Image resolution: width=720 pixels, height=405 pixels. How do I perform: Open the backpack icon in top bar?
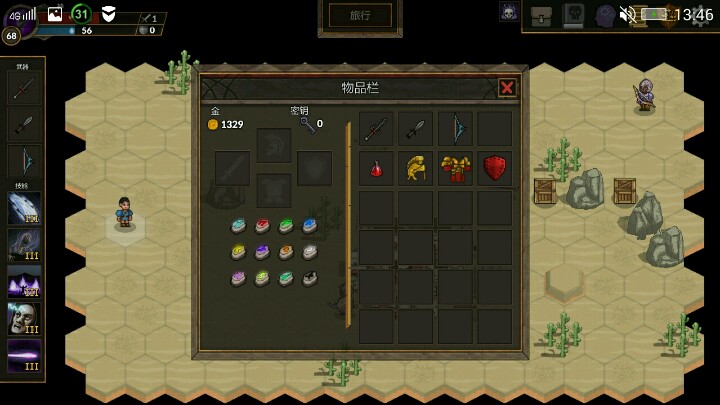[541, 14]
